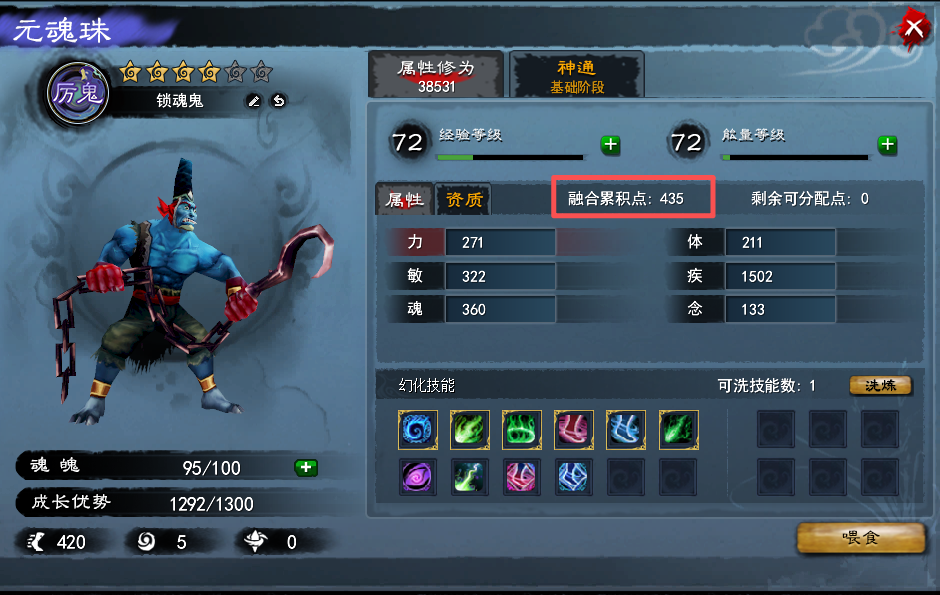Click the 厉鬼 pet type emblem
The image size is (940, 595).
(x=79, y=93)
